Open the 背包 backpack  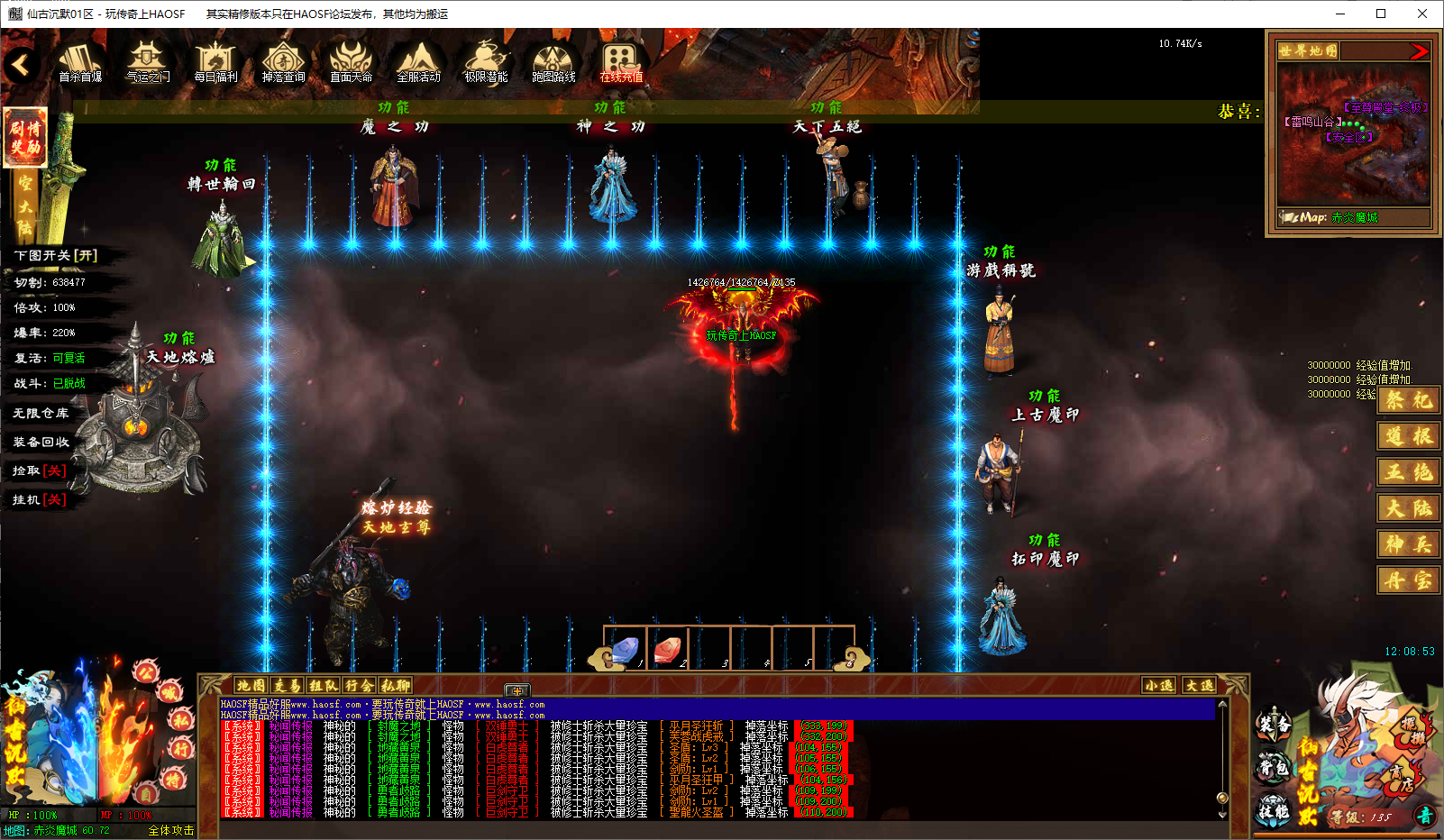coord(1274,767)
